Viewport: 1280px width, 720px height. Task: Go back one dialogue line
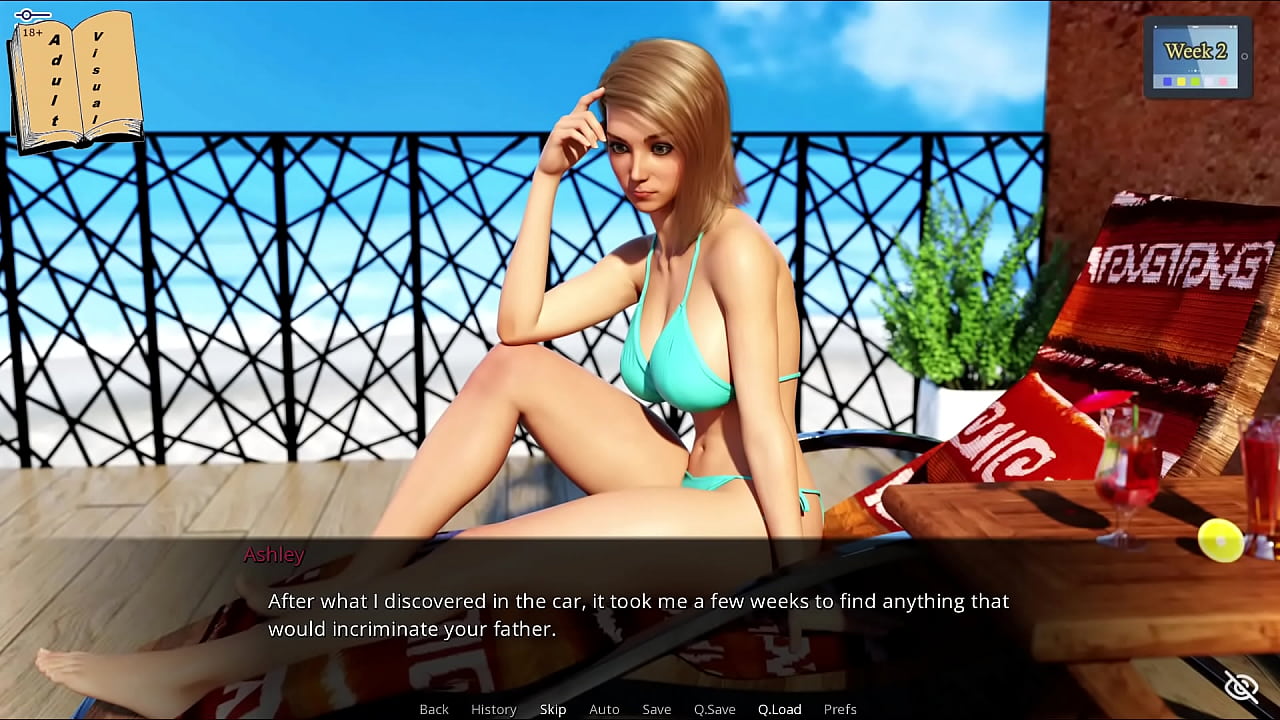434,709
